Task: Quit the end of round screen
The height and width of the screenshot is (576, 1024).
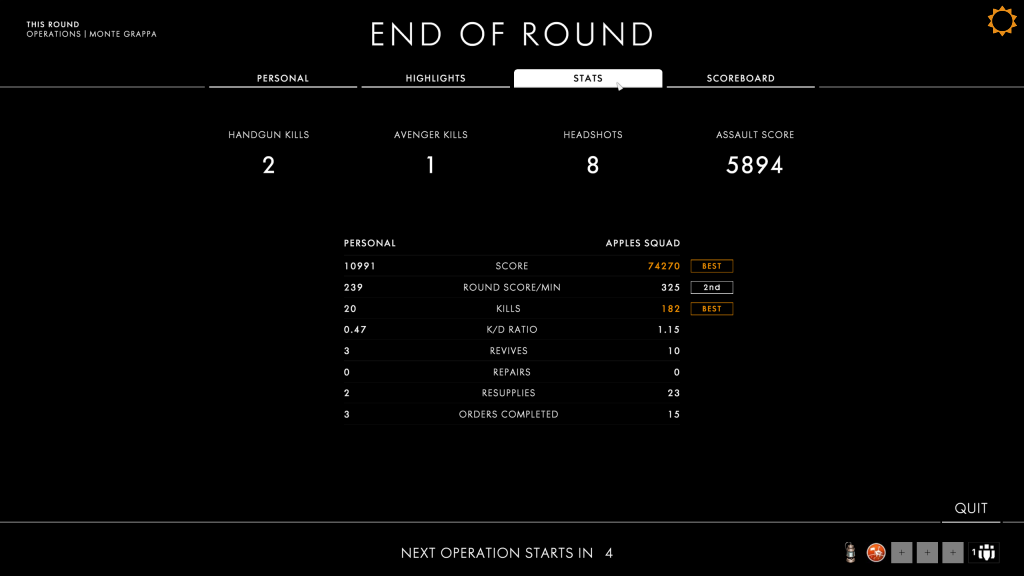Action: point(970,508)
